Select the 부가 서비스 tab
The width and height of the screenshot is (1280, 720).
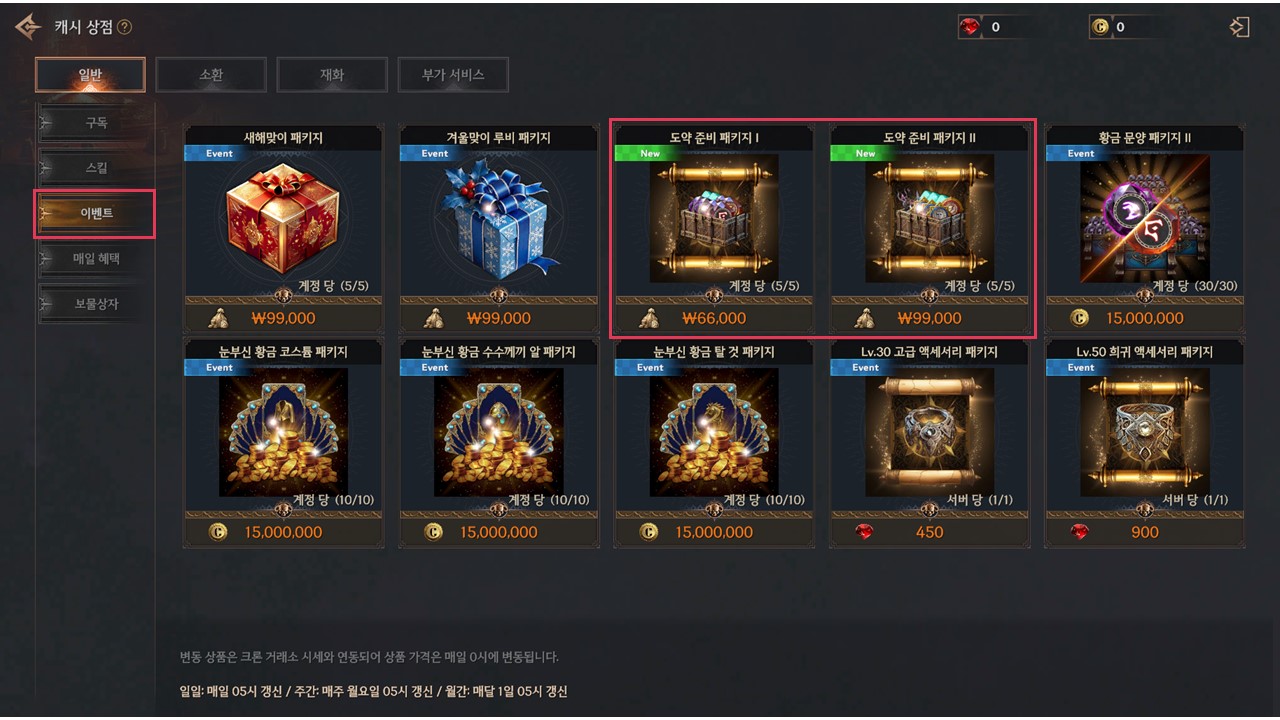[x=453, y=75]
